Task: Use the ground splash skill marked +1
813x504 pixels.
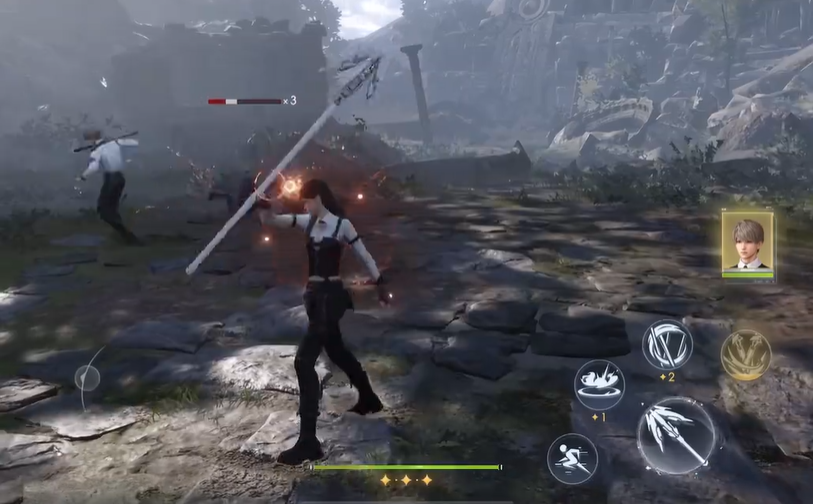Action: 599,381
